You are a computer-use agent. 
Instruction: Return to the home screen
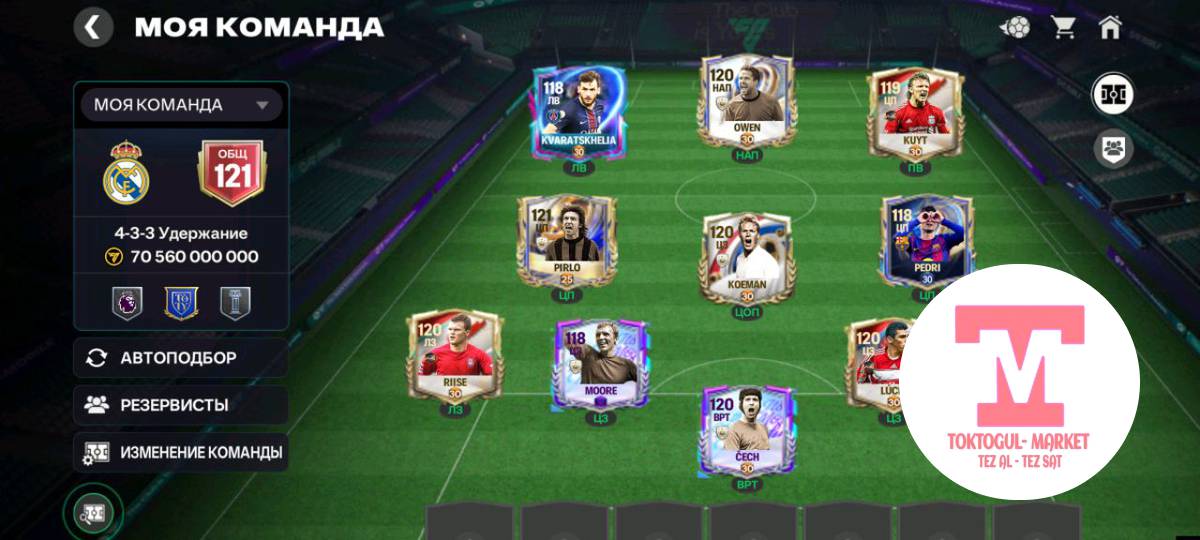coord(1110,27)
